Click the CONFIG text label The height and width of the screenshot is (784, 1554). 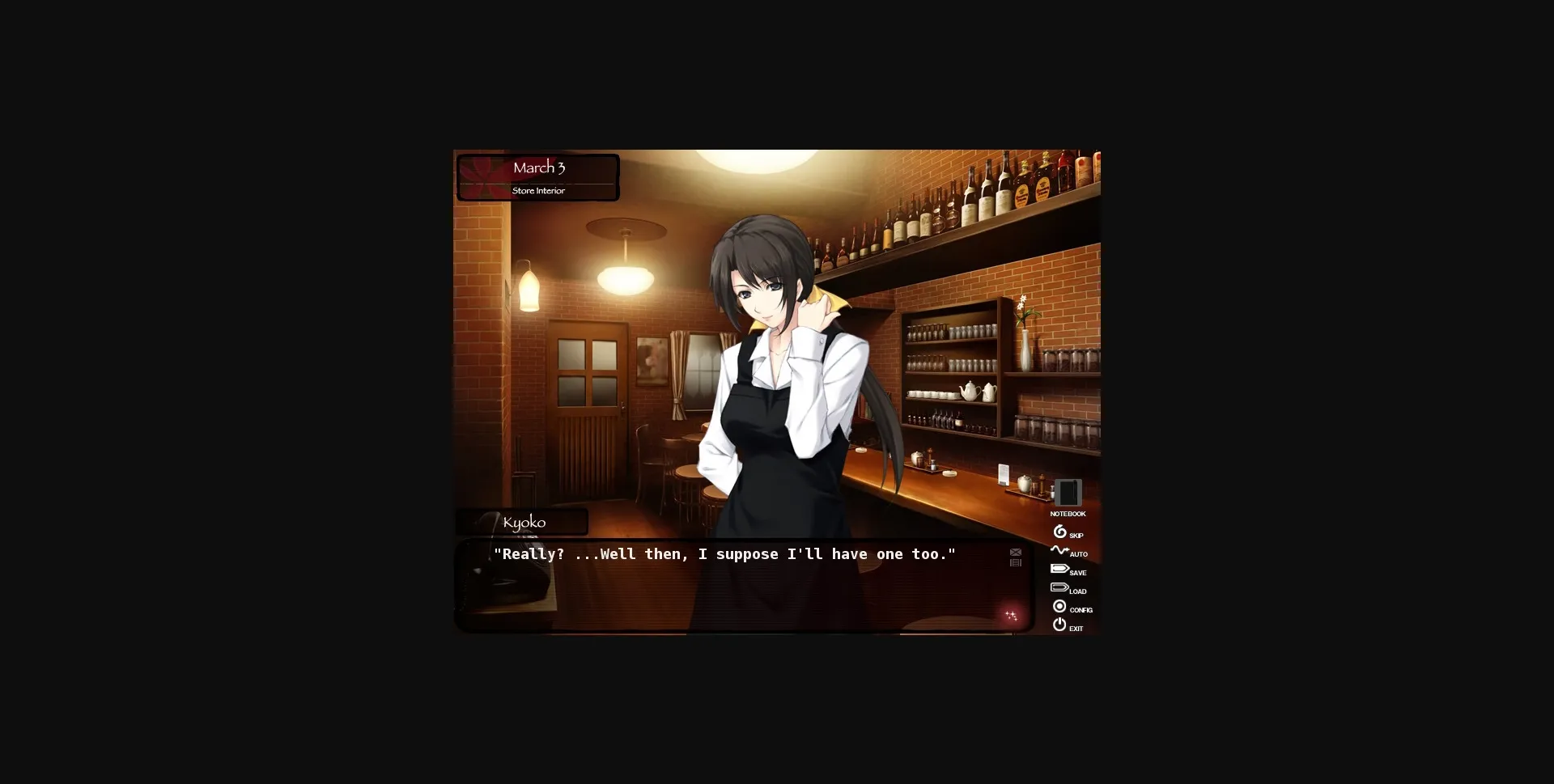[1081, 611]
